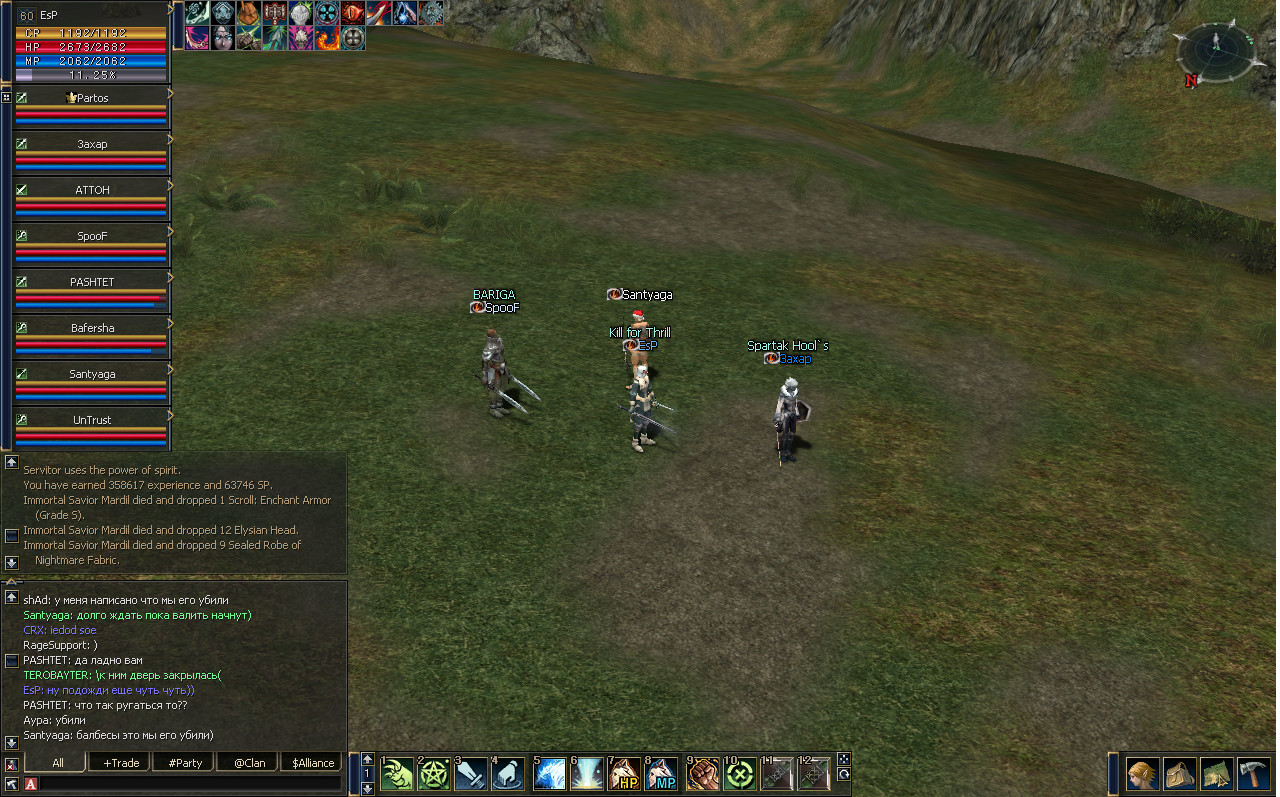Viewport: 1280px width, 797px height.
Task: Use the green claw skill in slot 1
Action: (x=397, y=774)
